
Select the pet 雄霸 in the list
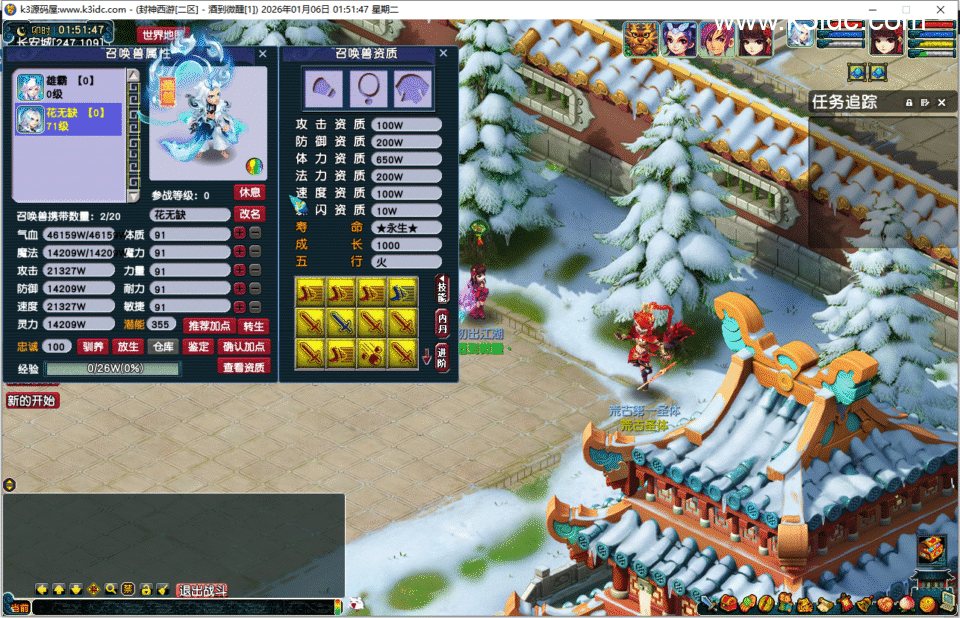pyautogui.click(x=68, y=87)
